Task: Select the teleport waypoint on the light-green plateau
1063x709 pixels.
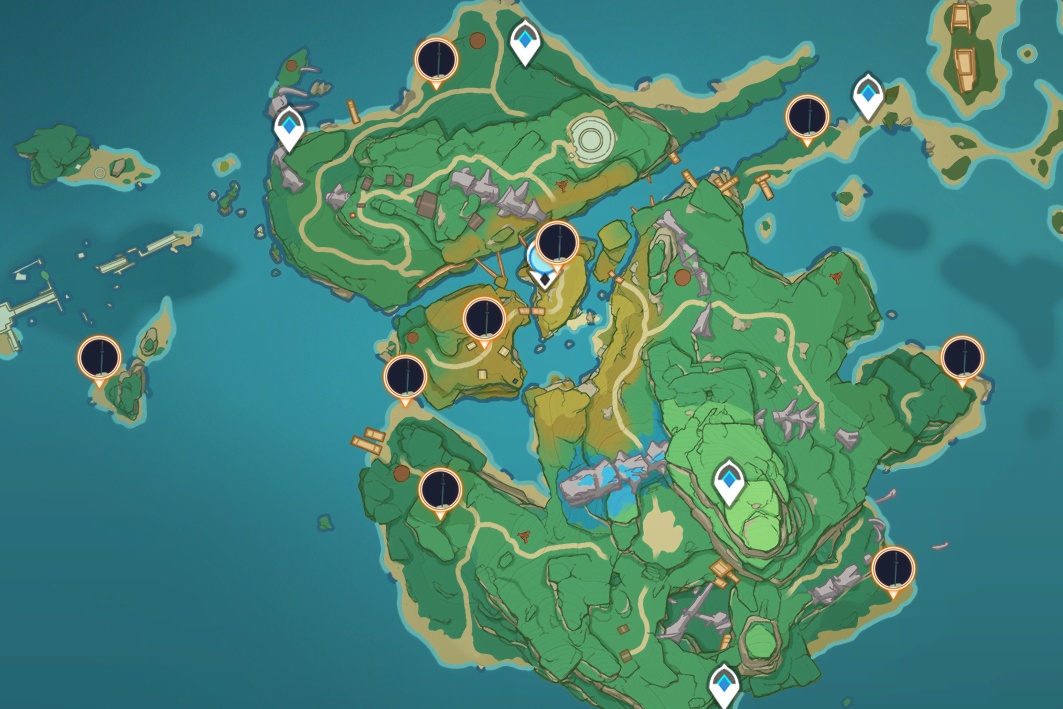Action: (x=729, y=483)
